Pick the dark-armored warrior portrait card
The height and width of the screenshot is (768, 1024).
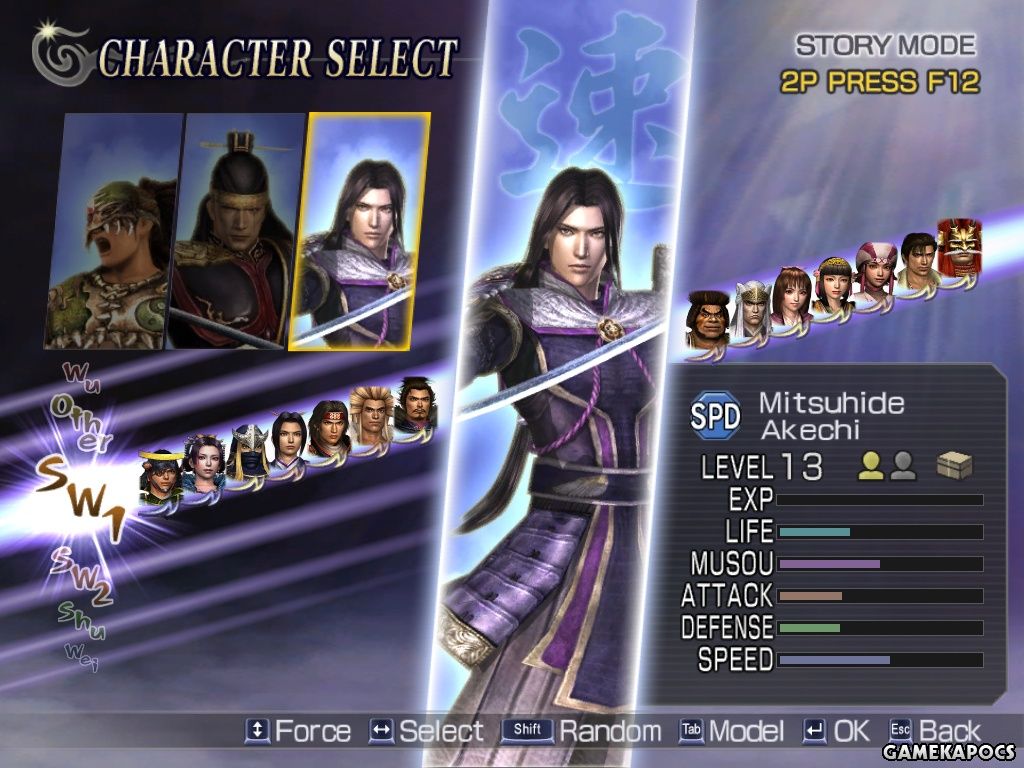[237, 231]
